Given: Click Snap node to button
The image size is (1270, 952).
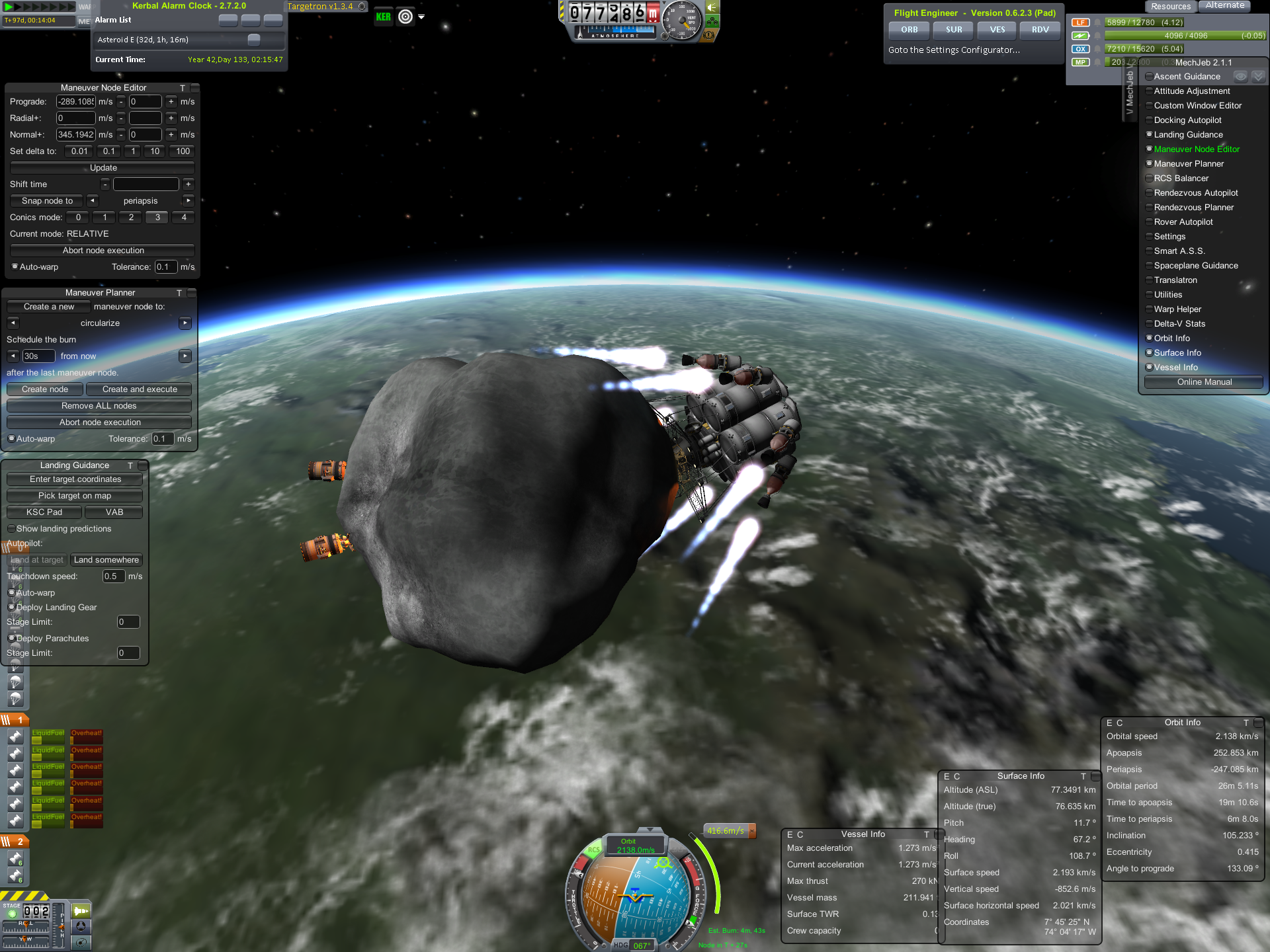Looking at the screenshot, I should [x=47, y=201].
